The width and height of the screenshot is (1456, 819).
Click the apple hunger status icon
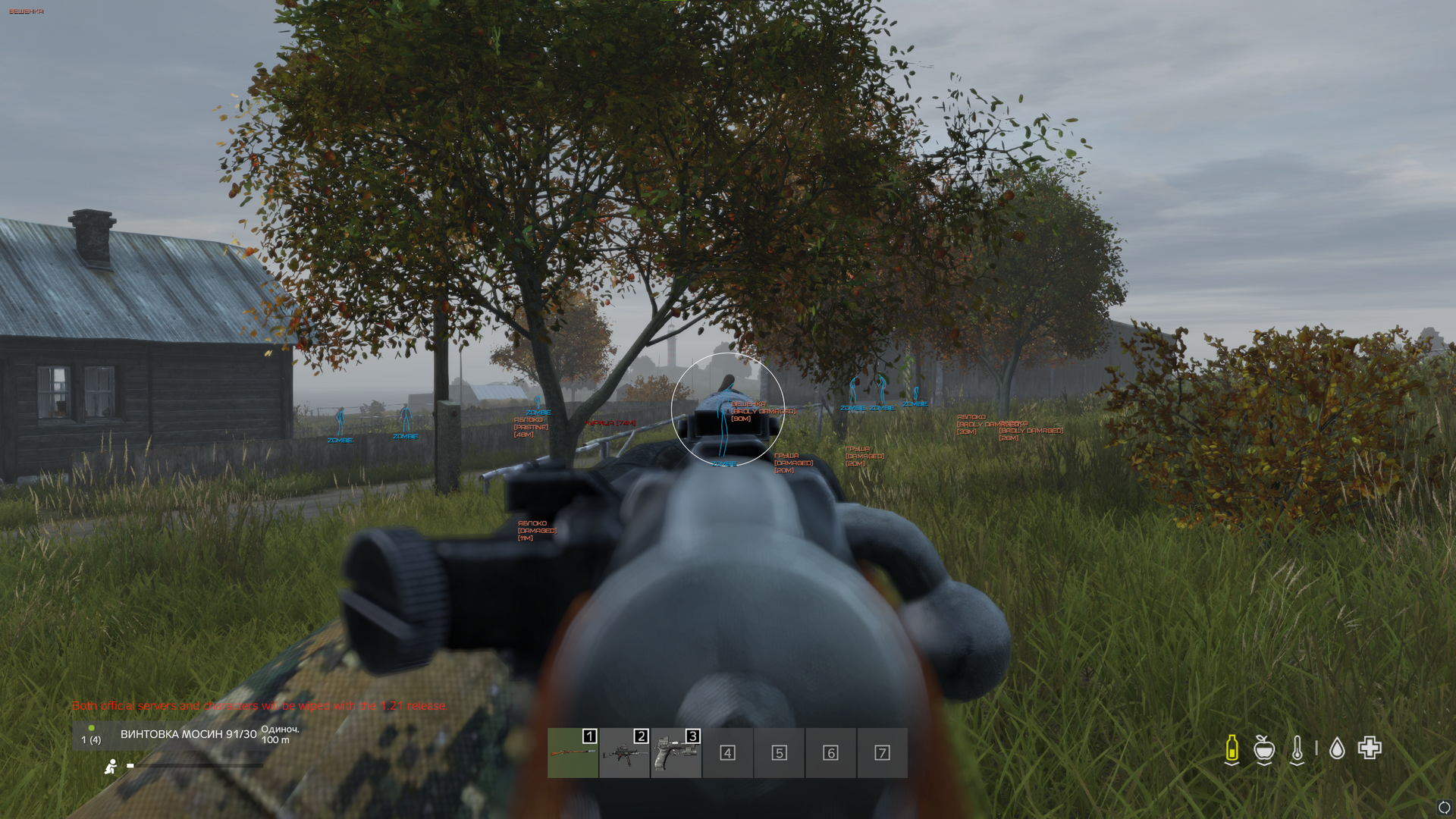coord(1263,748)
